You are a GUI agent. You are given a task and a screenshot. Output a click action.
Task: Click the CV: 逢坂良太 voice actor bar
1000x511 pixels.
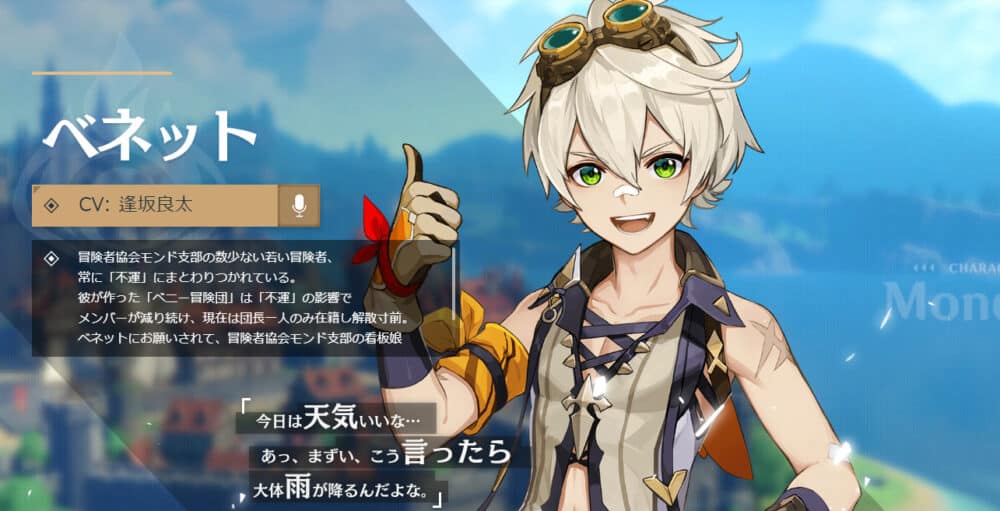coord(155,205)
